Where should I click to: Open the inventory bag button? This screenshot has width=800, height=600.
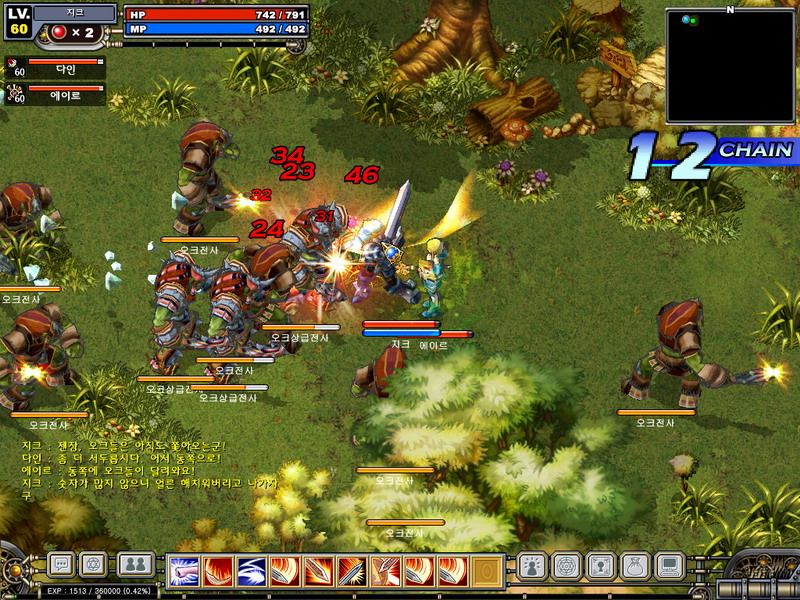point(634,566)
